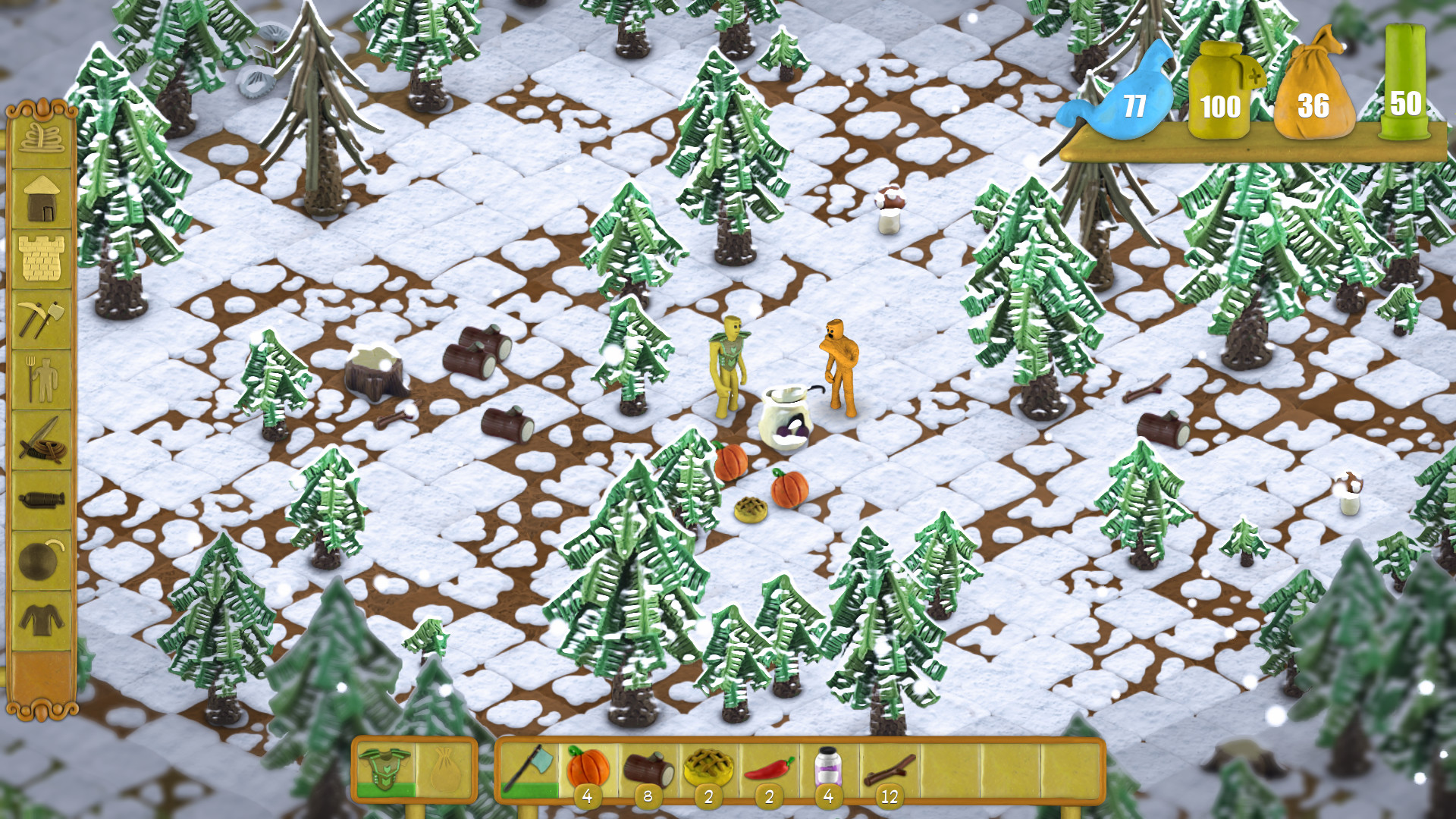
Task: Choose the round bomb category
Action: (42, 561)
